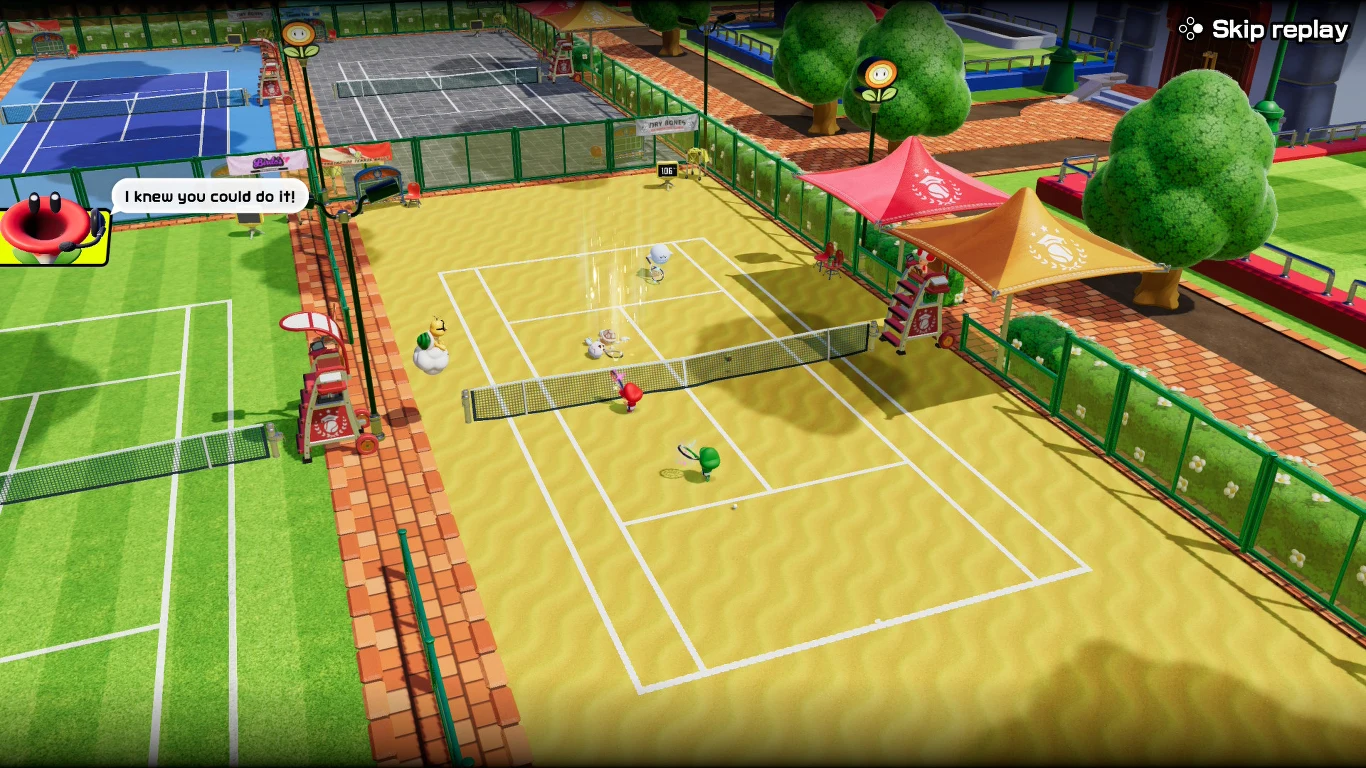Open the speech bubble saying I knew you could do it
This screenshot has height=768, width=1366.
[207, 196]
